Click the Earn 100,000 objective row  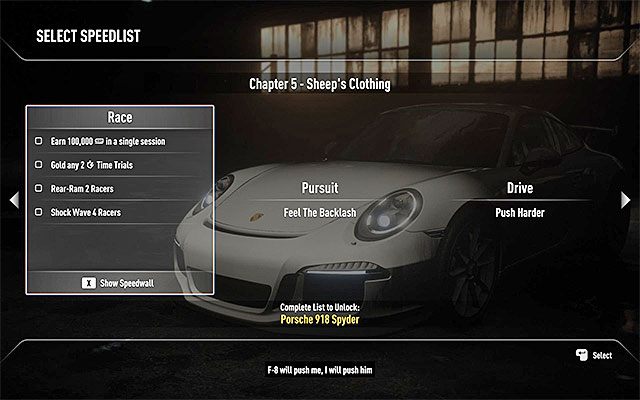pos(108,142)
